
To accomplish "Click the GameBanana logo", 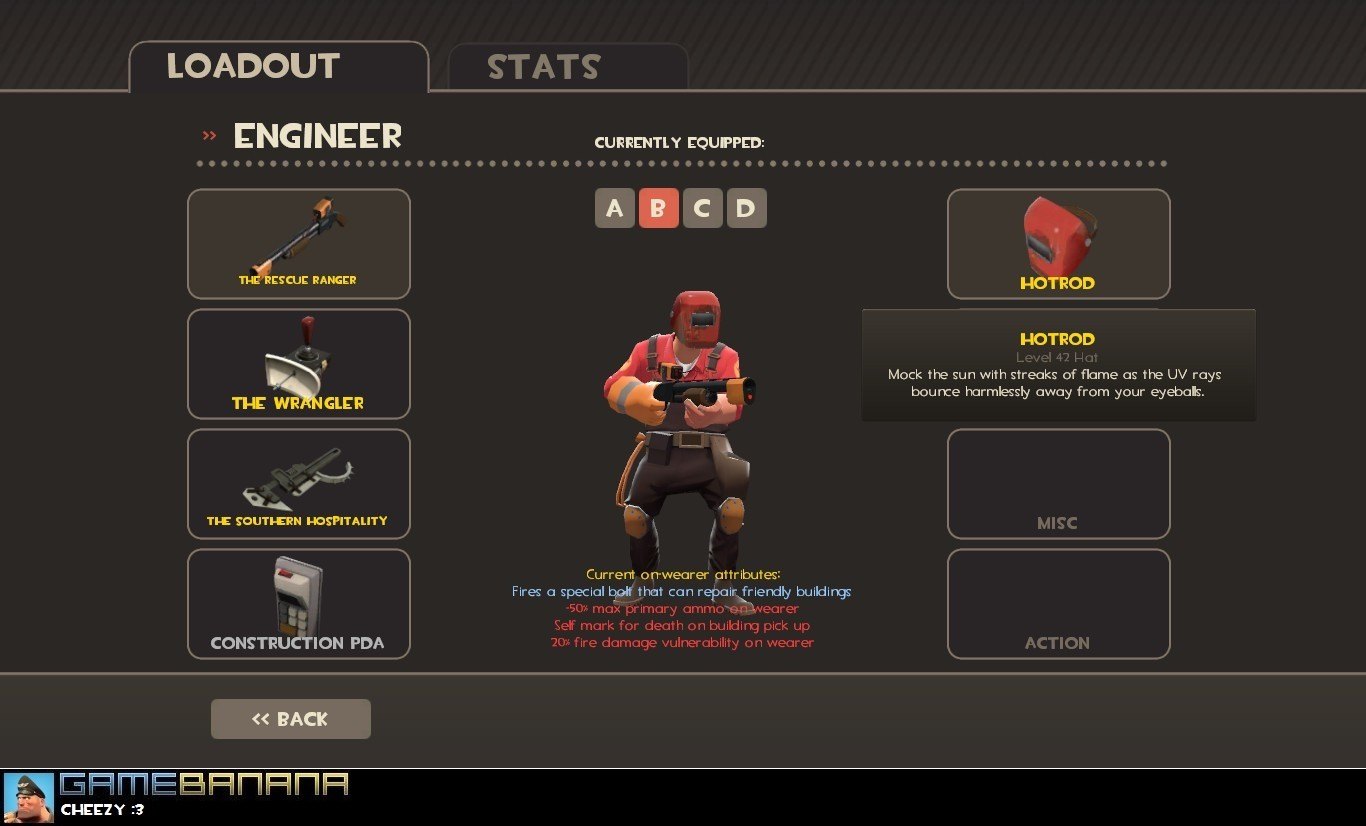I will pyautogui.click(x=204, y=784).
